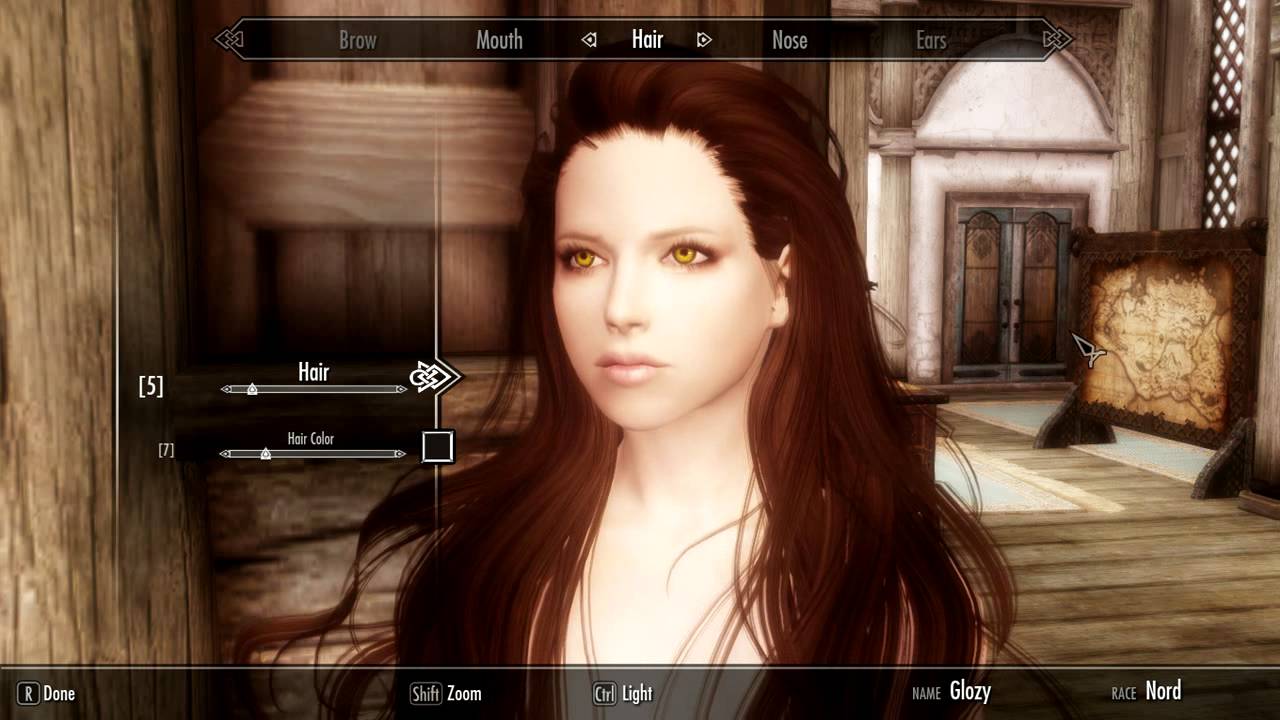Screen dimensions: 1280x720
Task: Finish character creation with Done
Action: pyautogui.click(x=48, y=693)
